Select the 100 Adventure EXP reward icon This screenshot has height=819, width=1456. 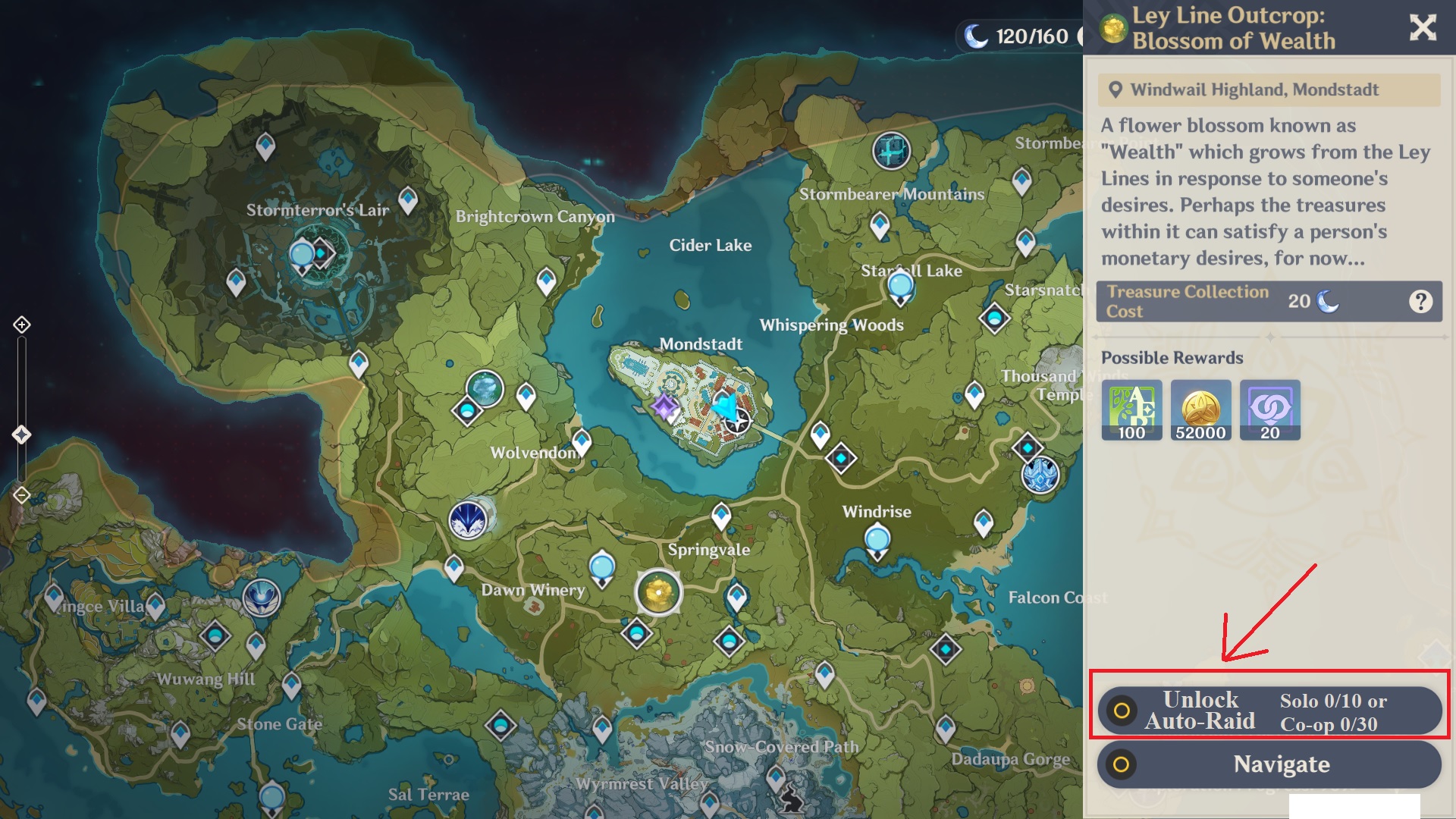pyautogui.click(x=1131, y=409)
